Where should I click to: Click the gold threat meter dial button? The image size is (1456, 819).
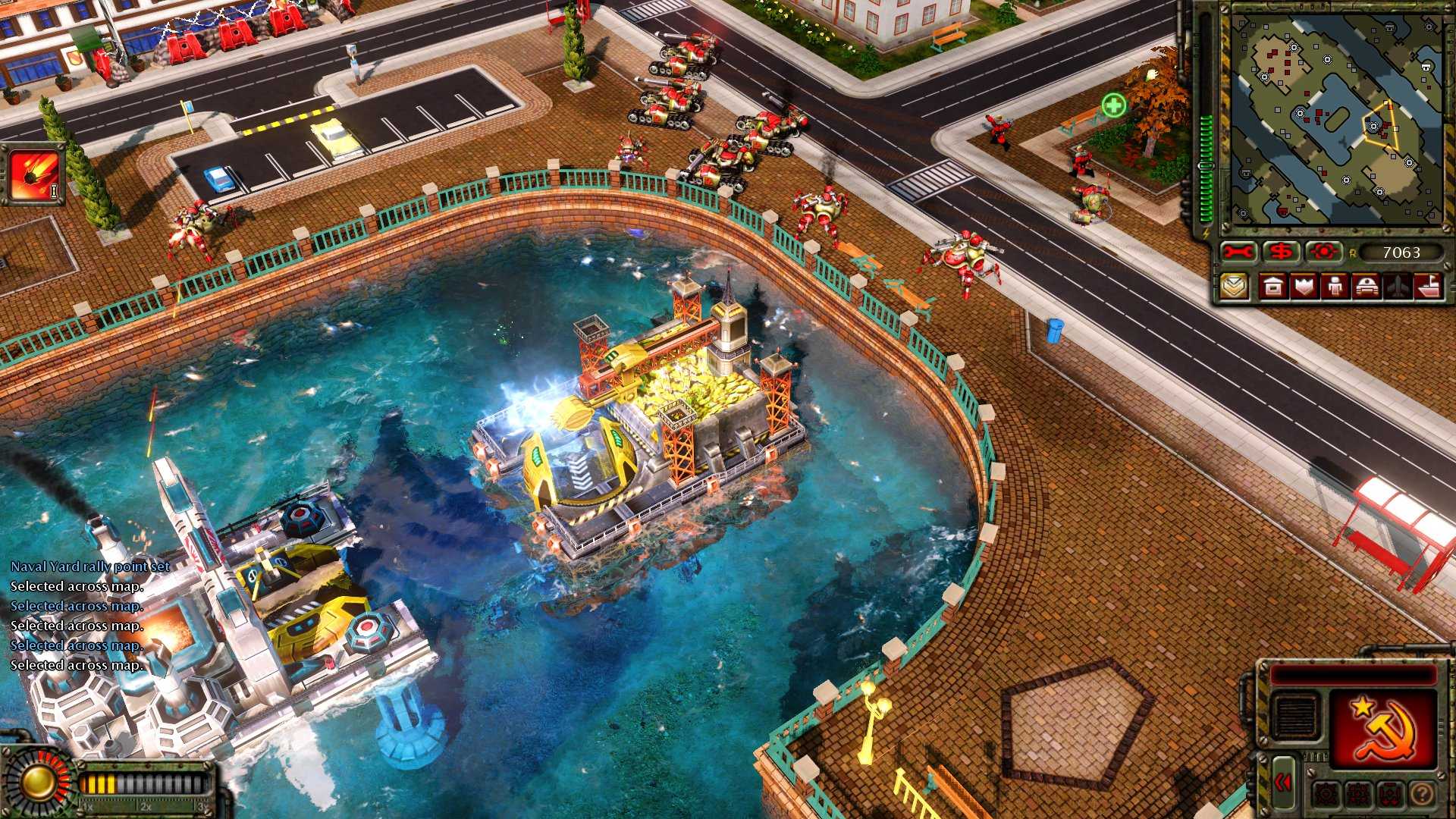coord(35,783)
